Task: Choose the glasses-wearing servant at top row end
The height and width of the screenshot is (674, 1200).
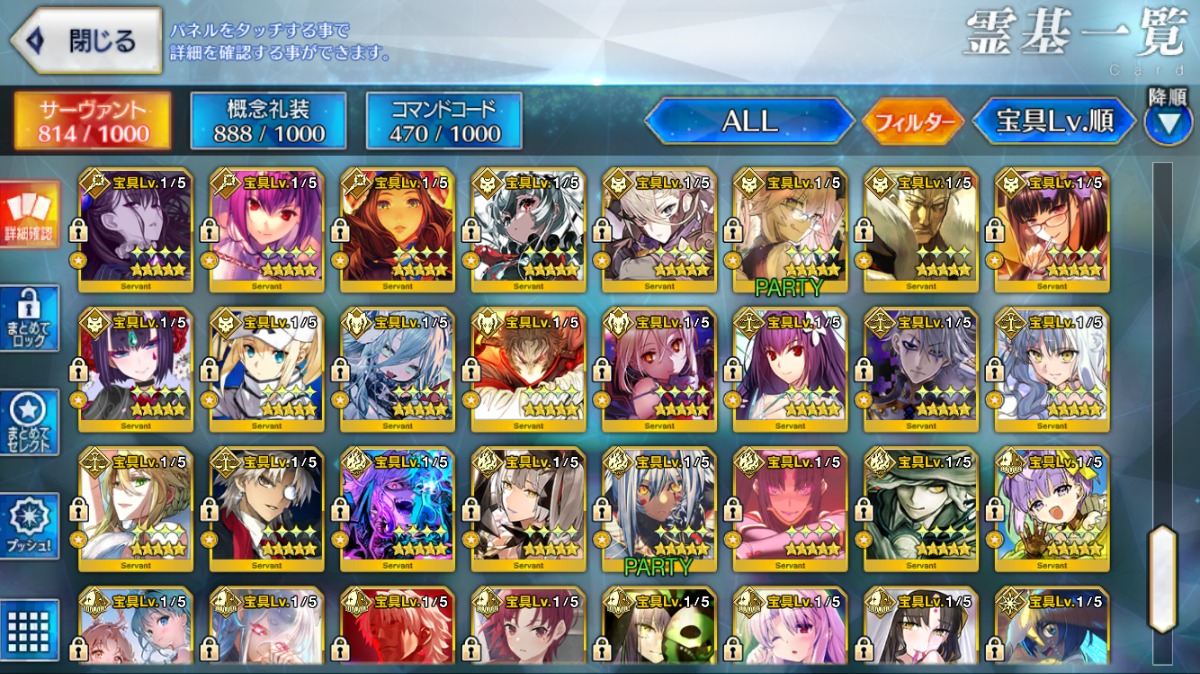Action: coord(1052,229)
